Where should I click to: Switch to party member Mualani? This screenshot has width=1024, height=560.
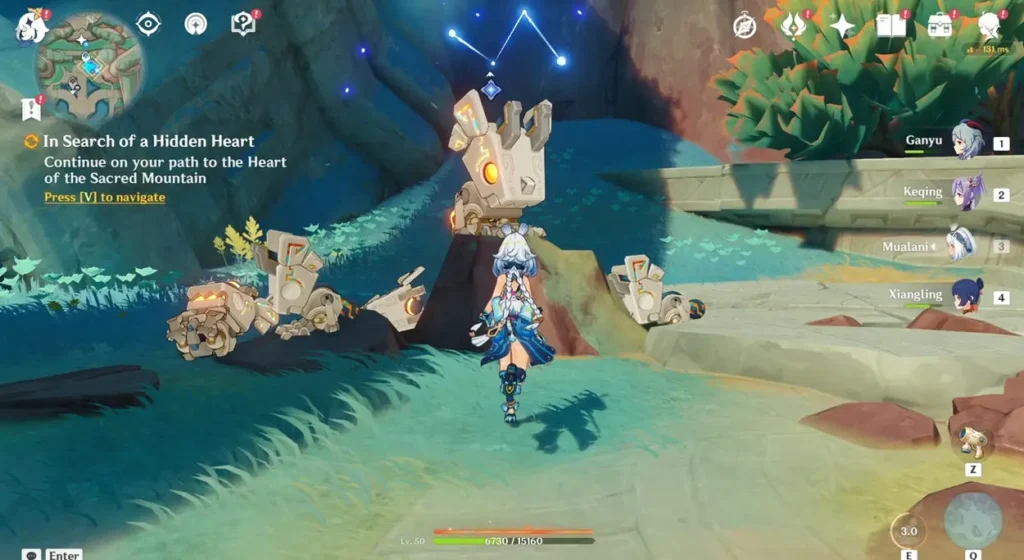963,245
